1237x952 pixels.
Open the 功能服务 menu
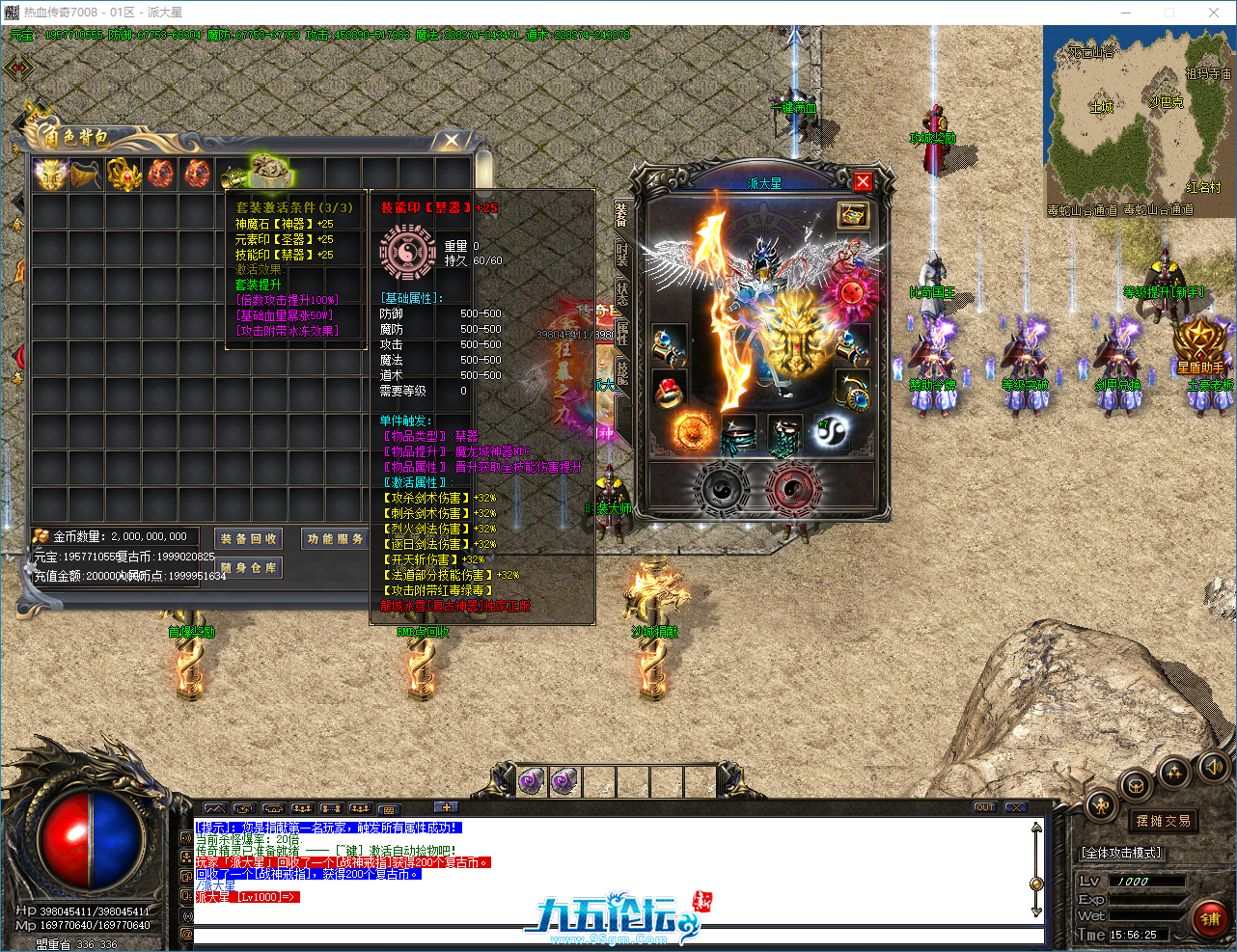(335, 539)
